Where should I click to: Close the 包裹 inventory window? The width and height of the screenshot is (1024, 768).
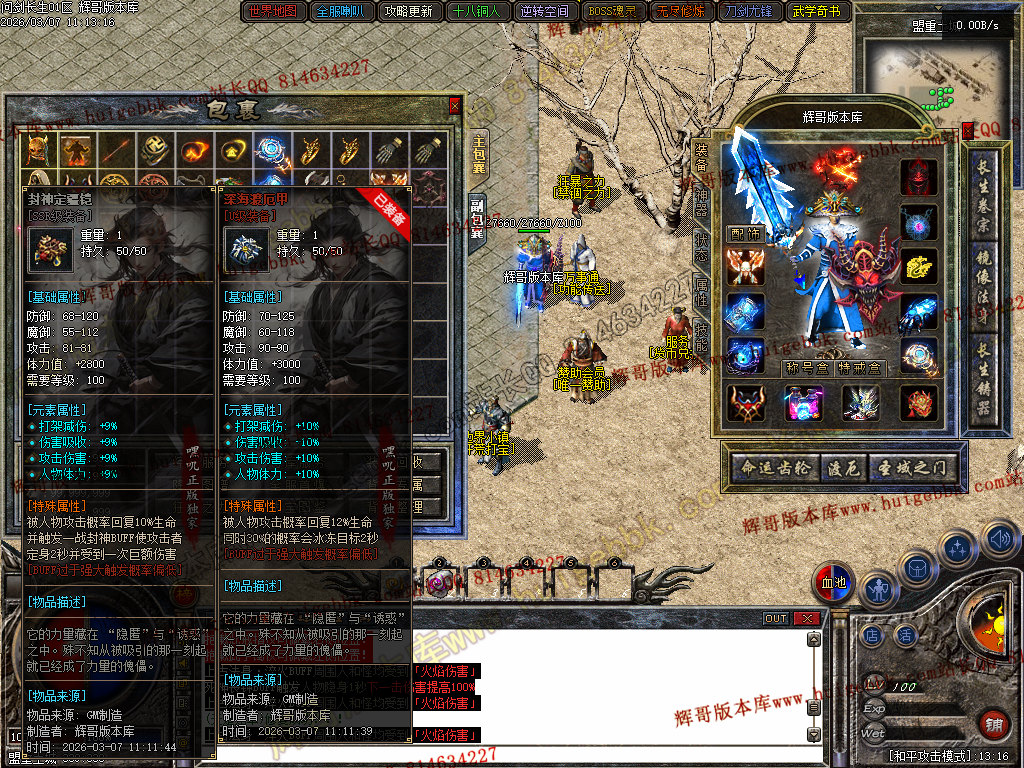[455, 105]
